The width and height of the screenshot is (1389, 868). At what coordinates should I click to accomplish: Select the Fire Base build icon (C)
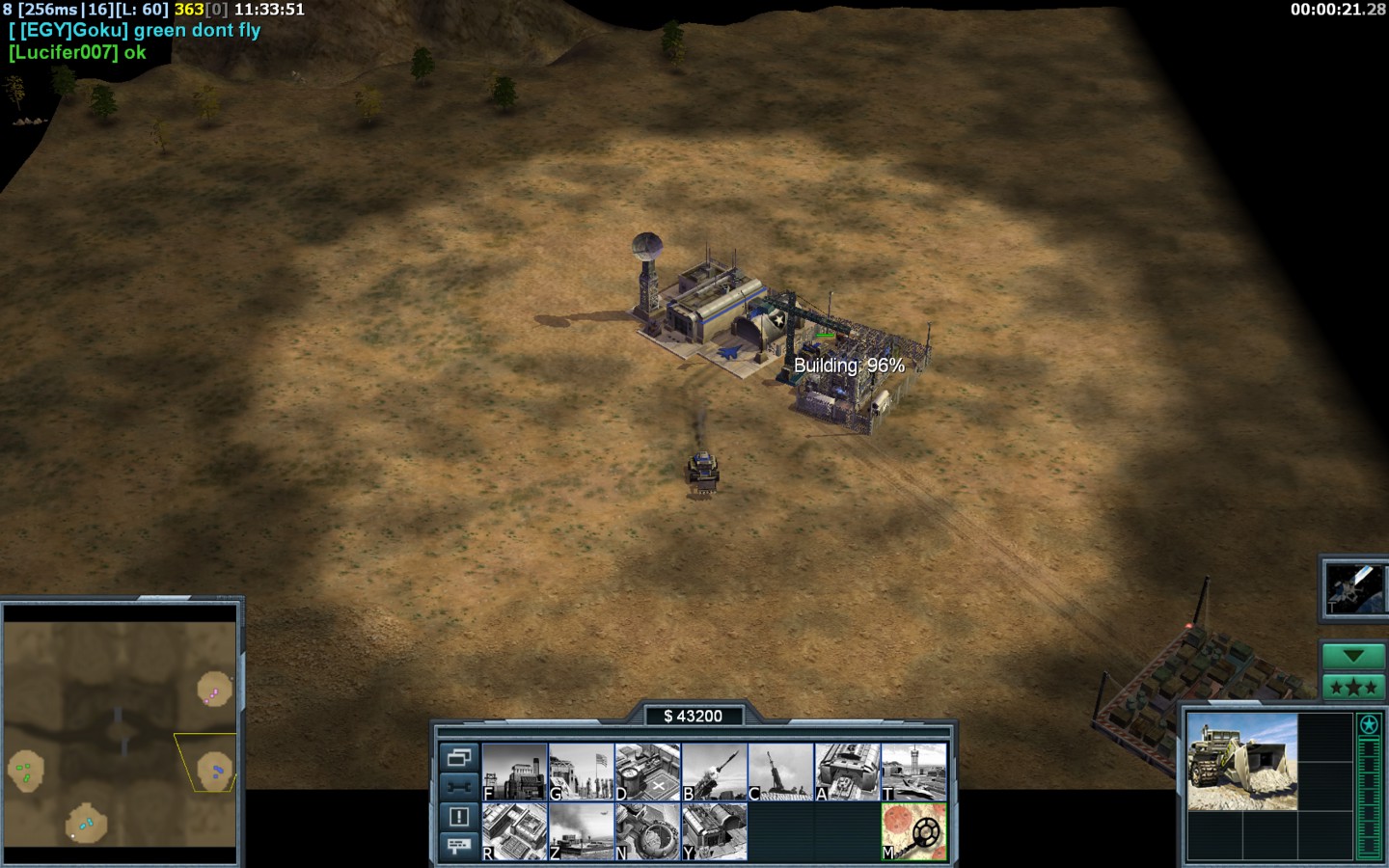click(x=781, y=772)
